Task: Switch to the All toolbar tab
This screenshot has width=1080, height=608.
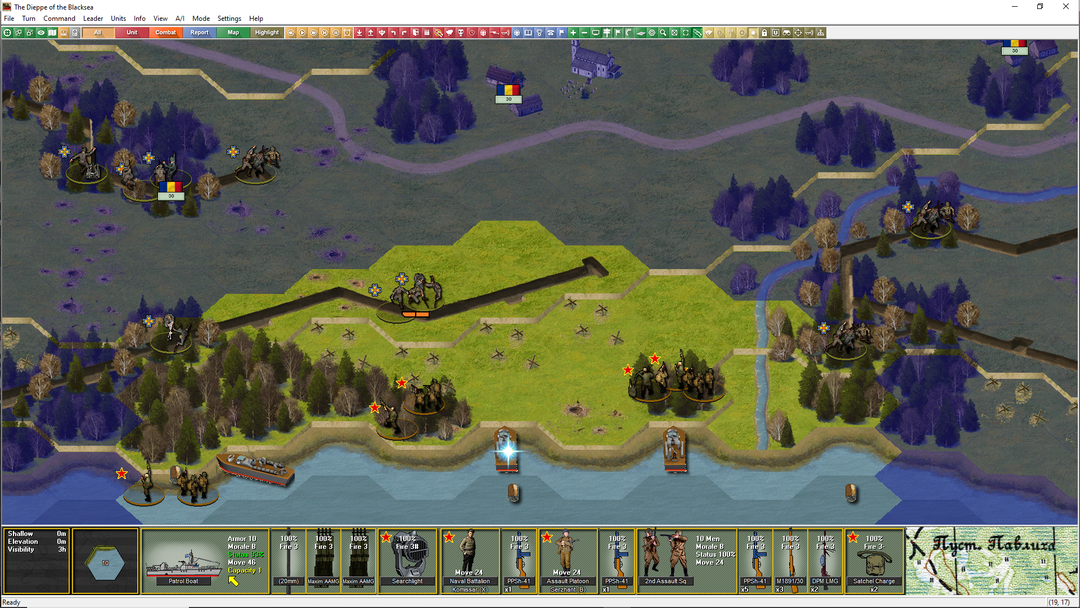Action: (98, 33)
